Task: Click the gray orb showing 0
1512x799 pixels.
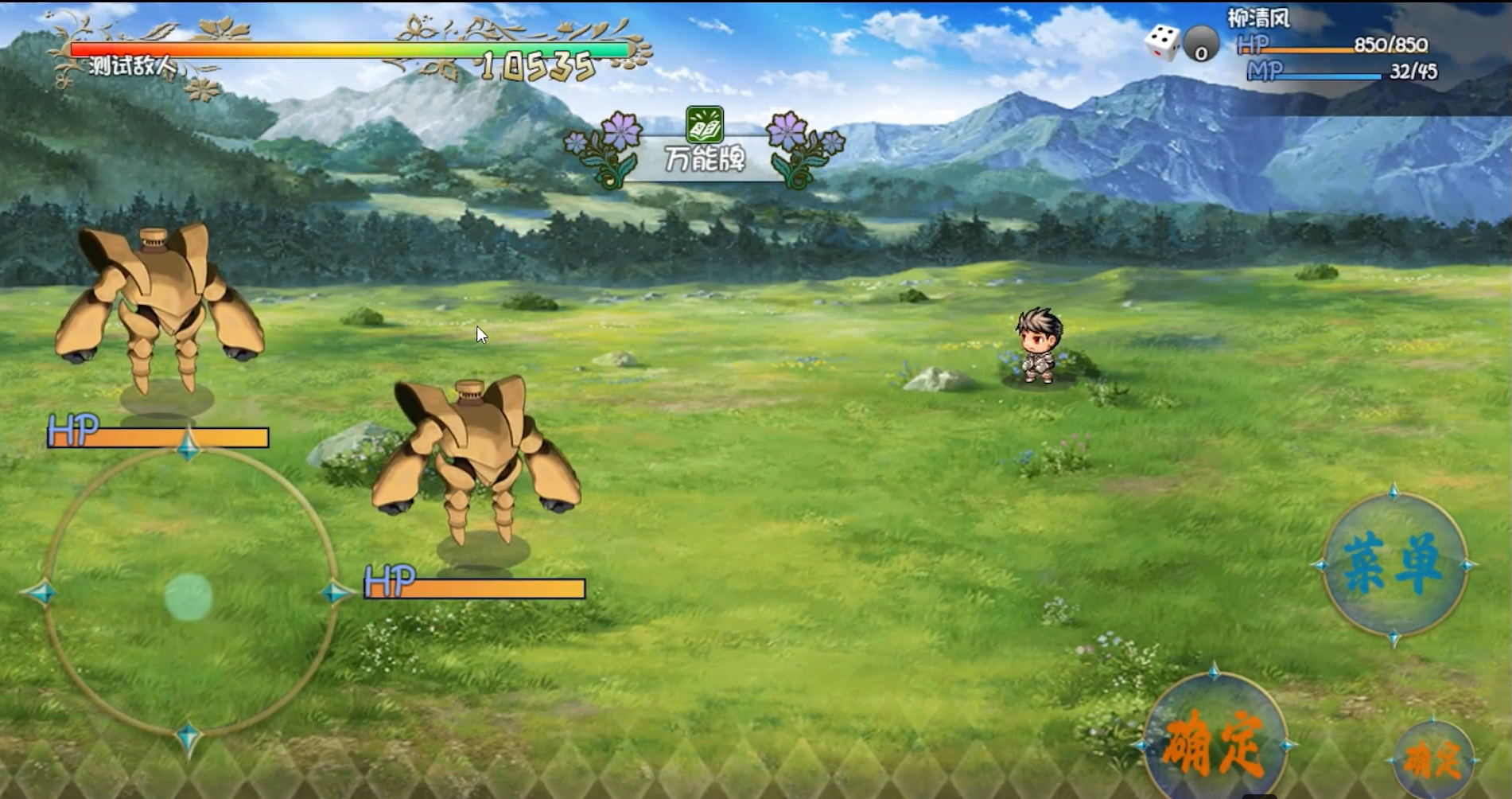Action: 1201,45
